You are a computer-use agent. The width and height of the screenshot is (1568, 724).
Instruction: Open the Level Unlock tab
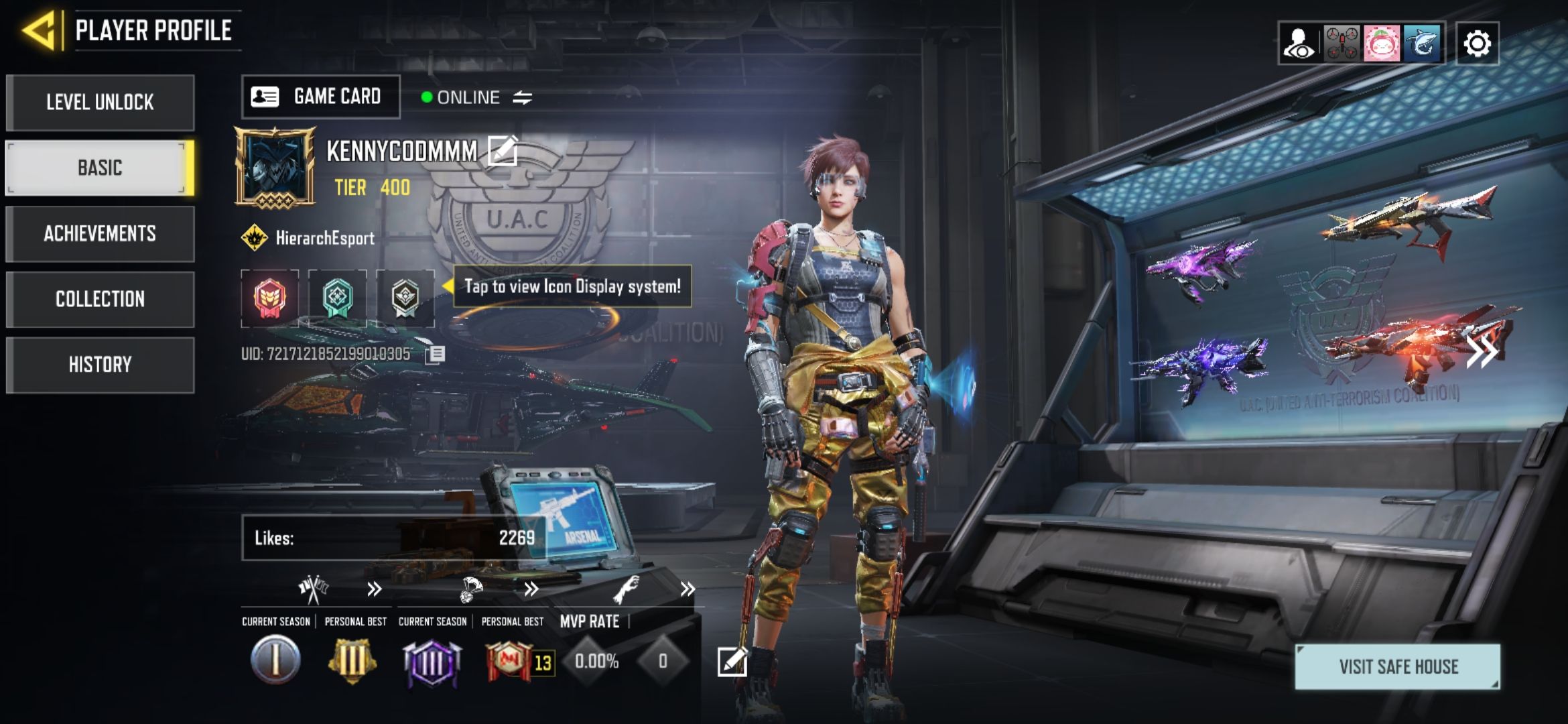pos(100,103)
